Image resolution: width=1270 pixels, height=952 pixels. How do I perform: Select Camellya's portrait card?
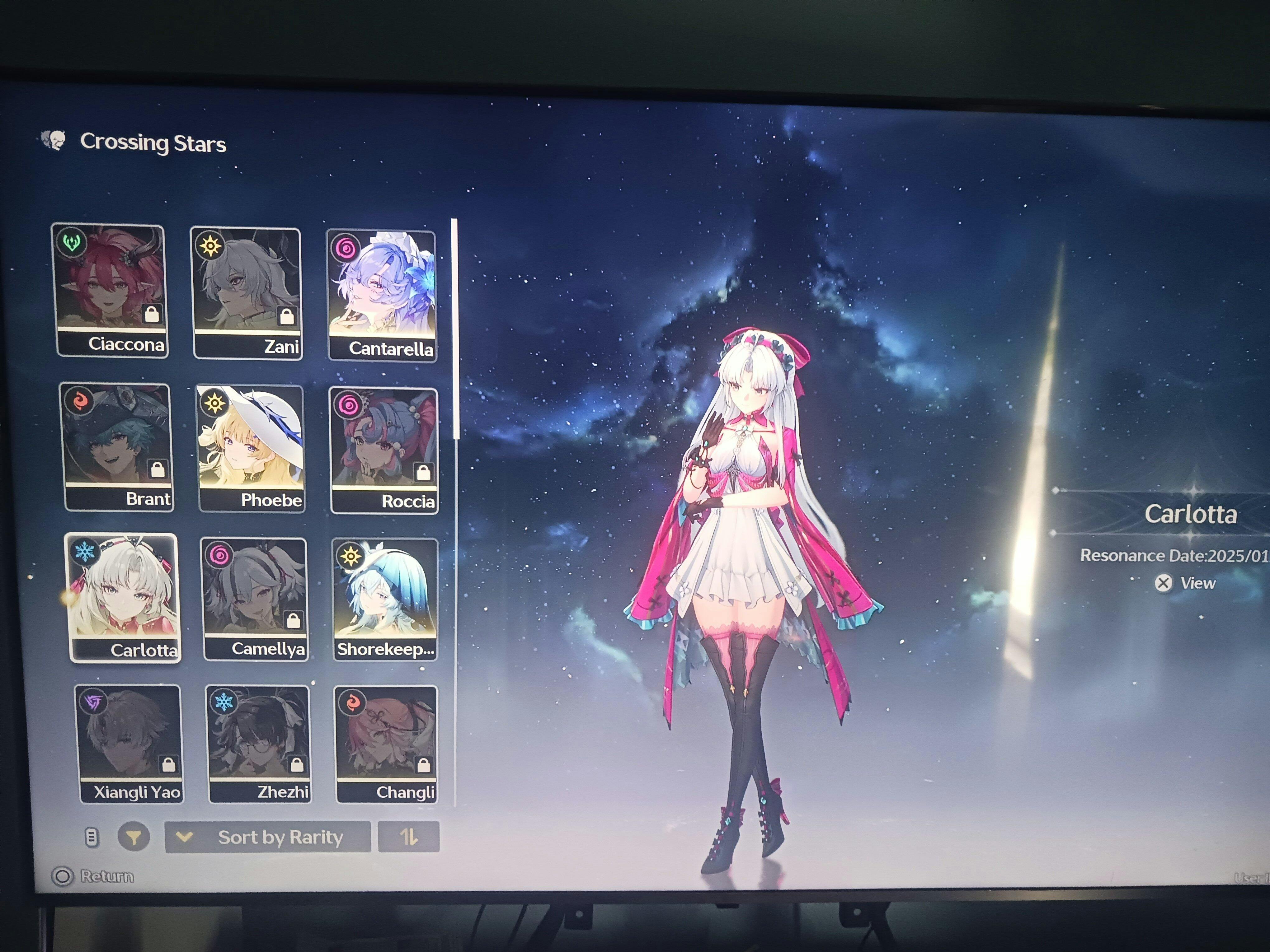click(255, 599)
